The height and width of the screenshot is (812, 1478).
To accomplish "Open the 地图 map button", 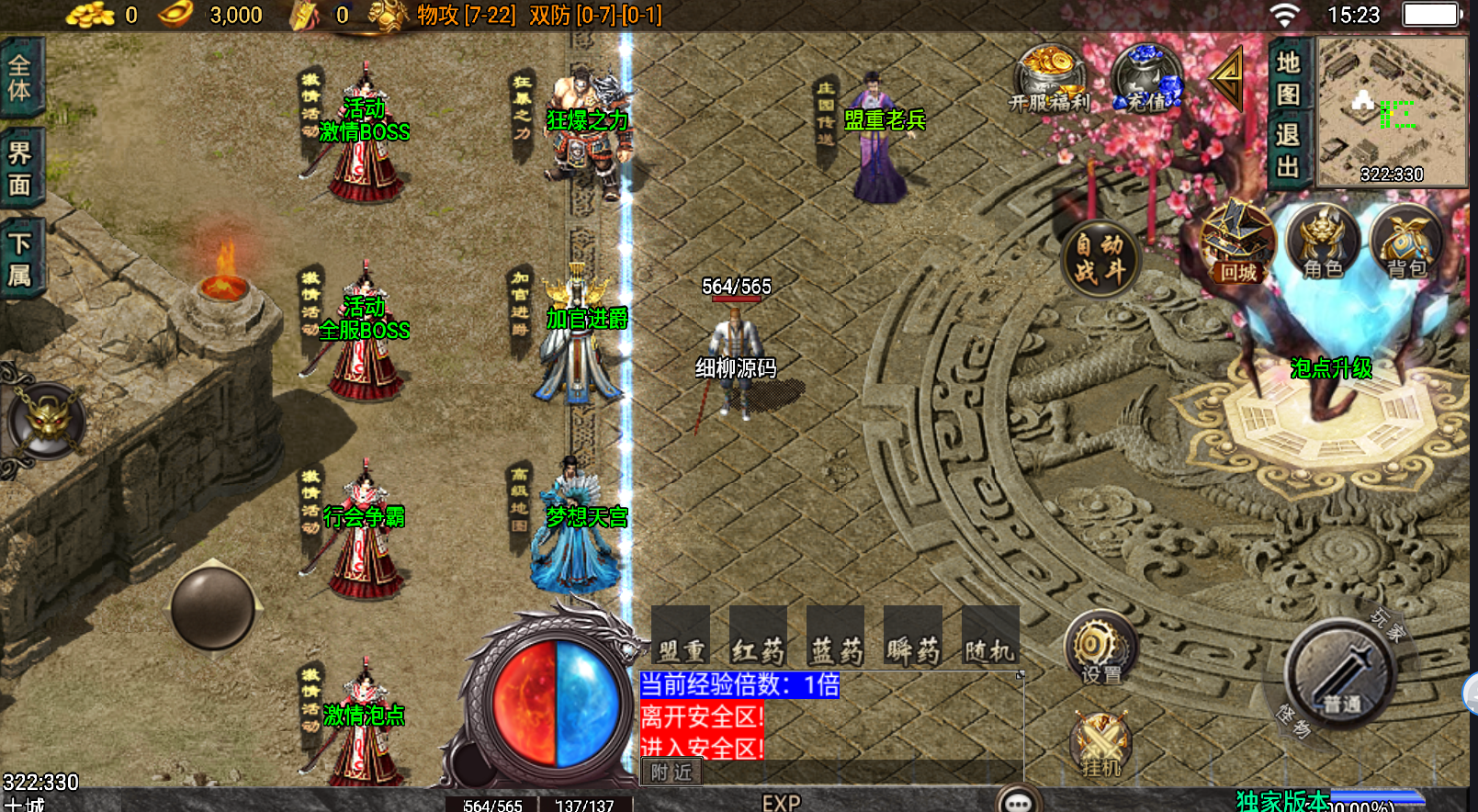I will [1288, 77].
